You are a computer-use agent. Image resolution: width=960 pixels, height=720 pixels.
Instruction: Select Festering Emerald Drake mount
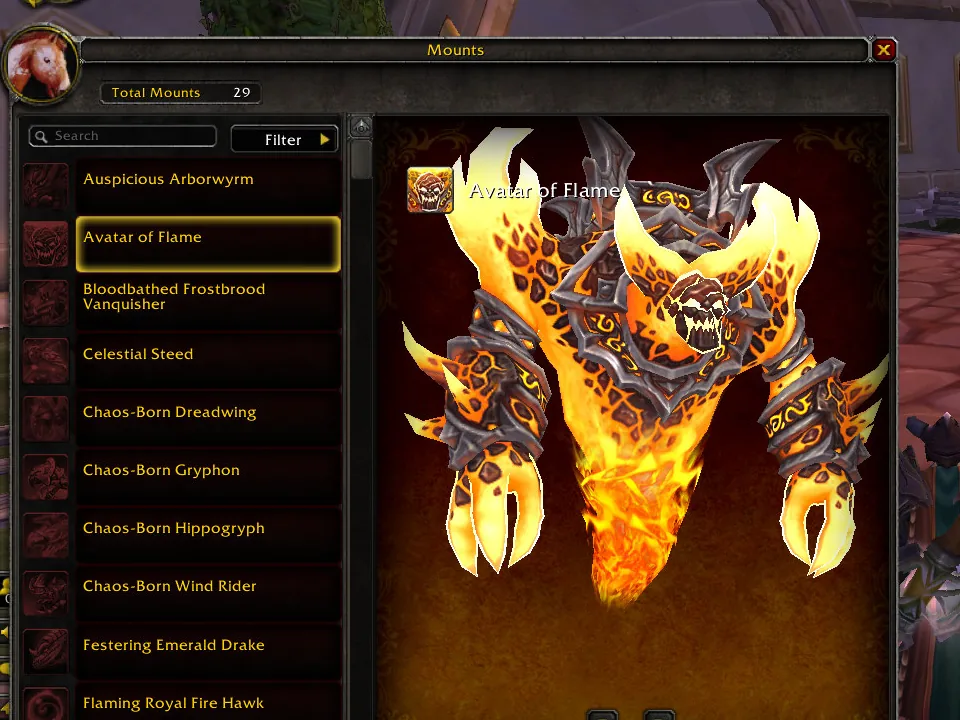click(x=208, y=646)
